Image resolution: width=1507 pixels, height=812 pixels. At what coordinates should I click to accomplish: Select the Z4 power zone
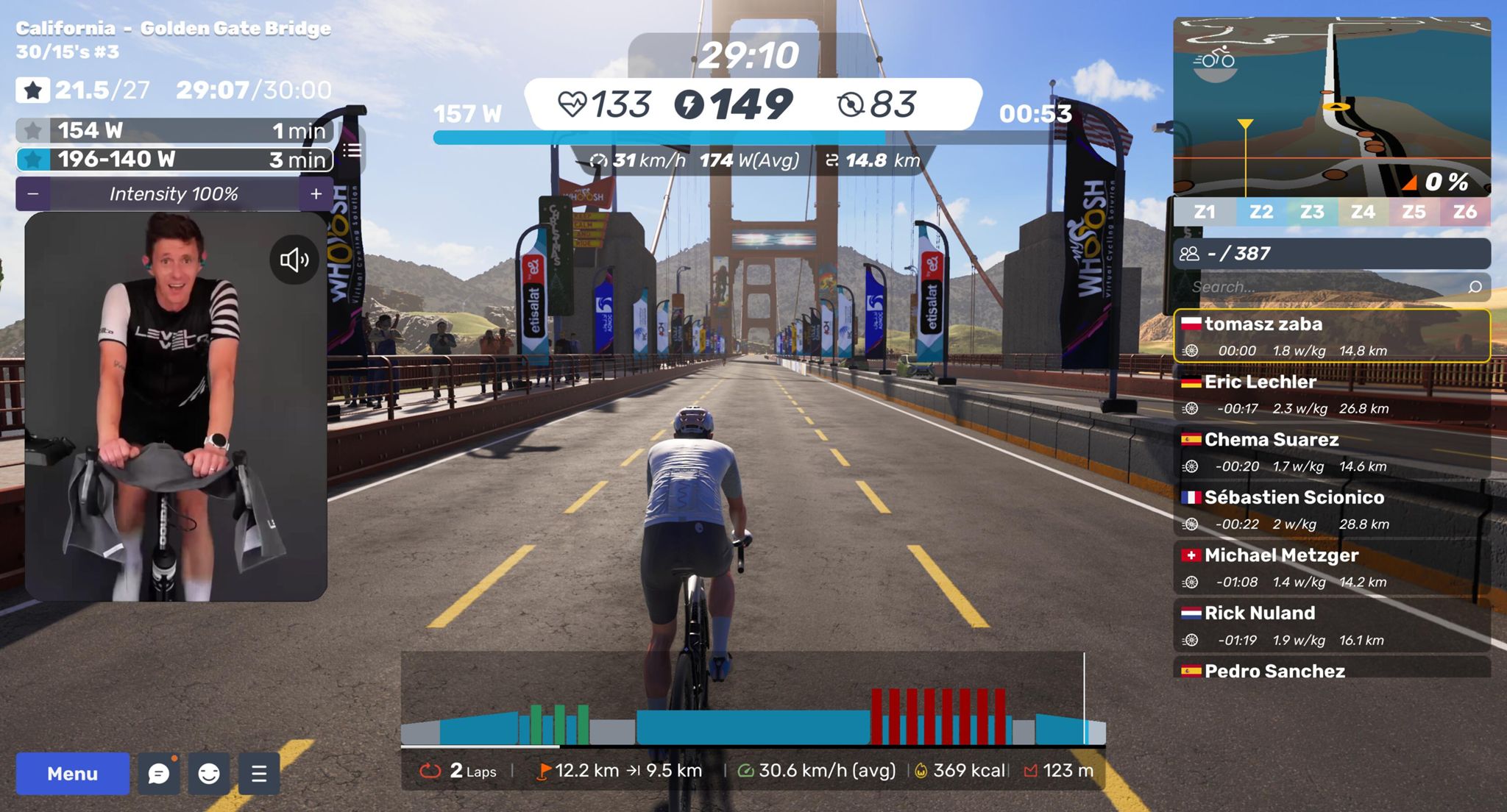point(1363,213)
